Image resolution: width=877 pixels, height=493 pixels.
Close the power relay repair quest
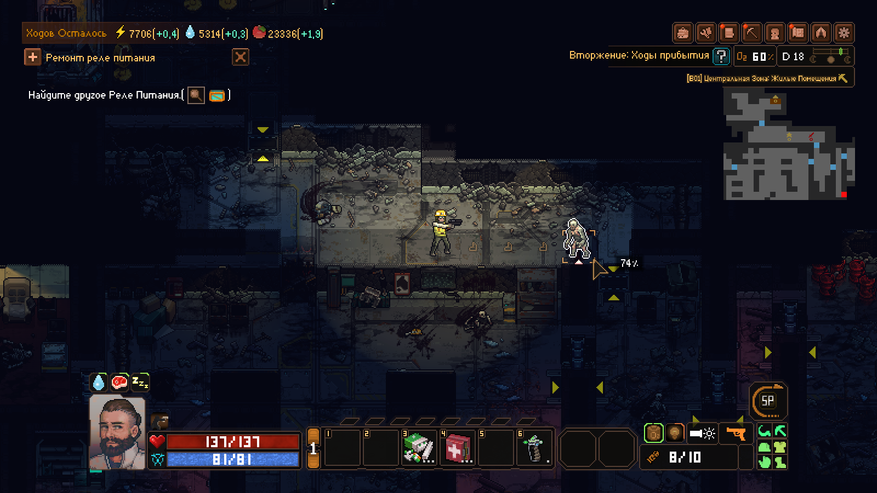pyautogui.click(x=240, y=58)
